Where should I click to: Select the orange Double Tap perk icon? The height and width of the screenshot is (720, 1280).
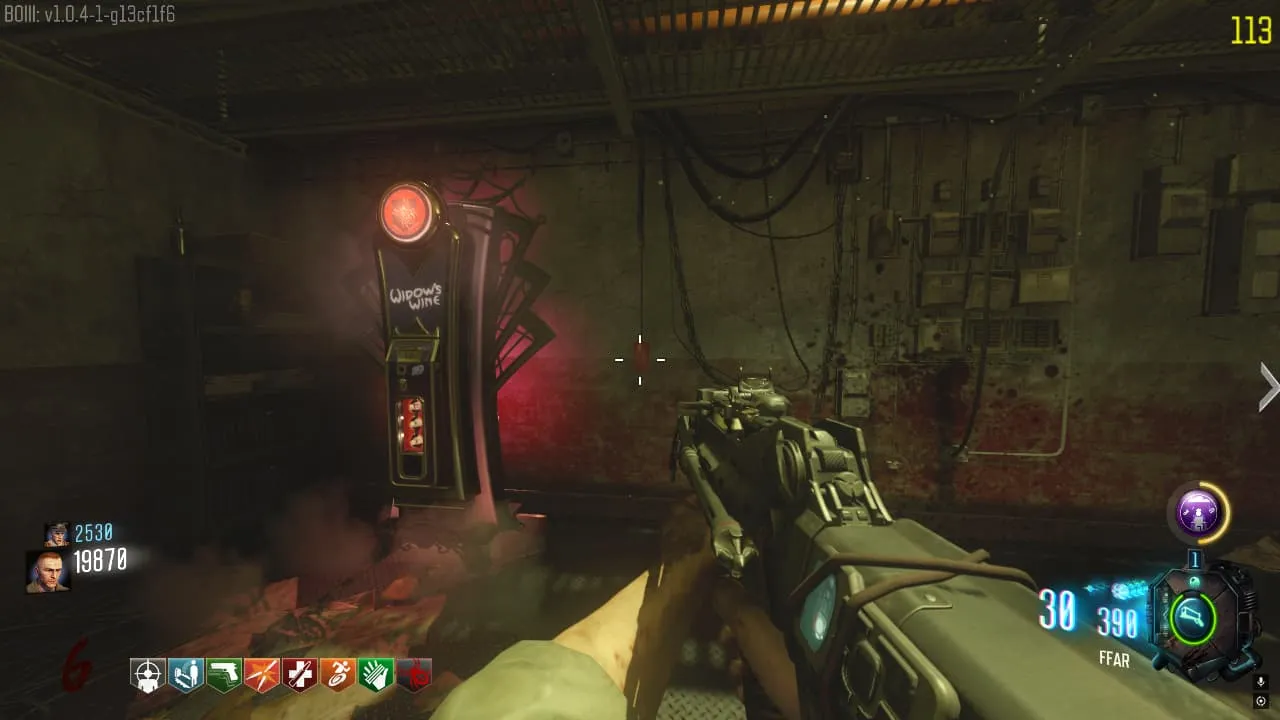coord(262,675)
